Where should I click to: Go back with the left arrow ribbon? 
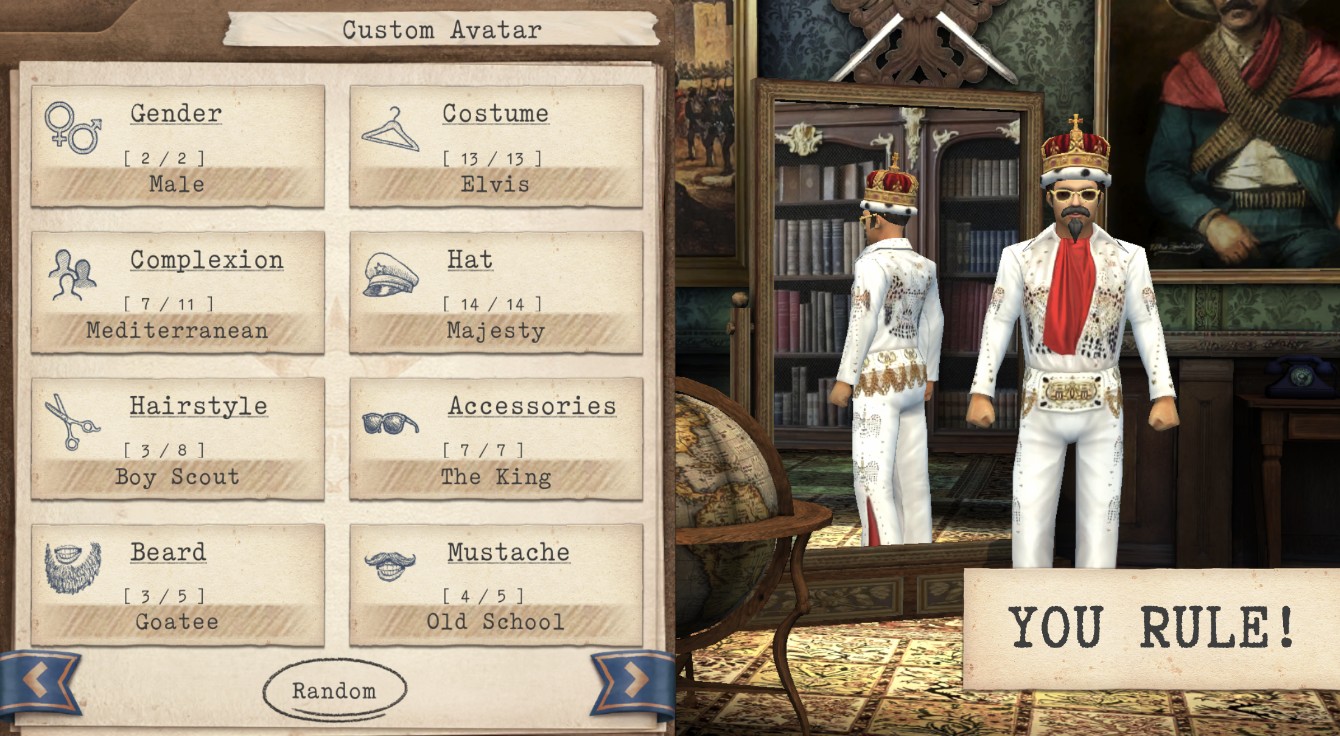click(x=37, y=682)
